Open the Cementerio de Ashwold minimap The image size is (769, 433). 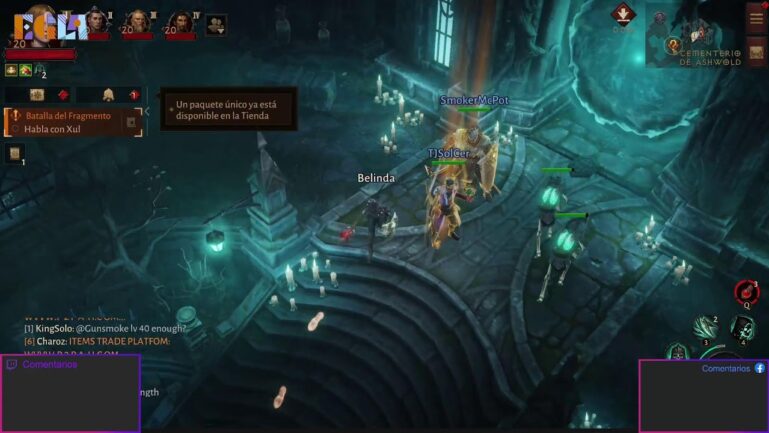[x=698, y=40]
